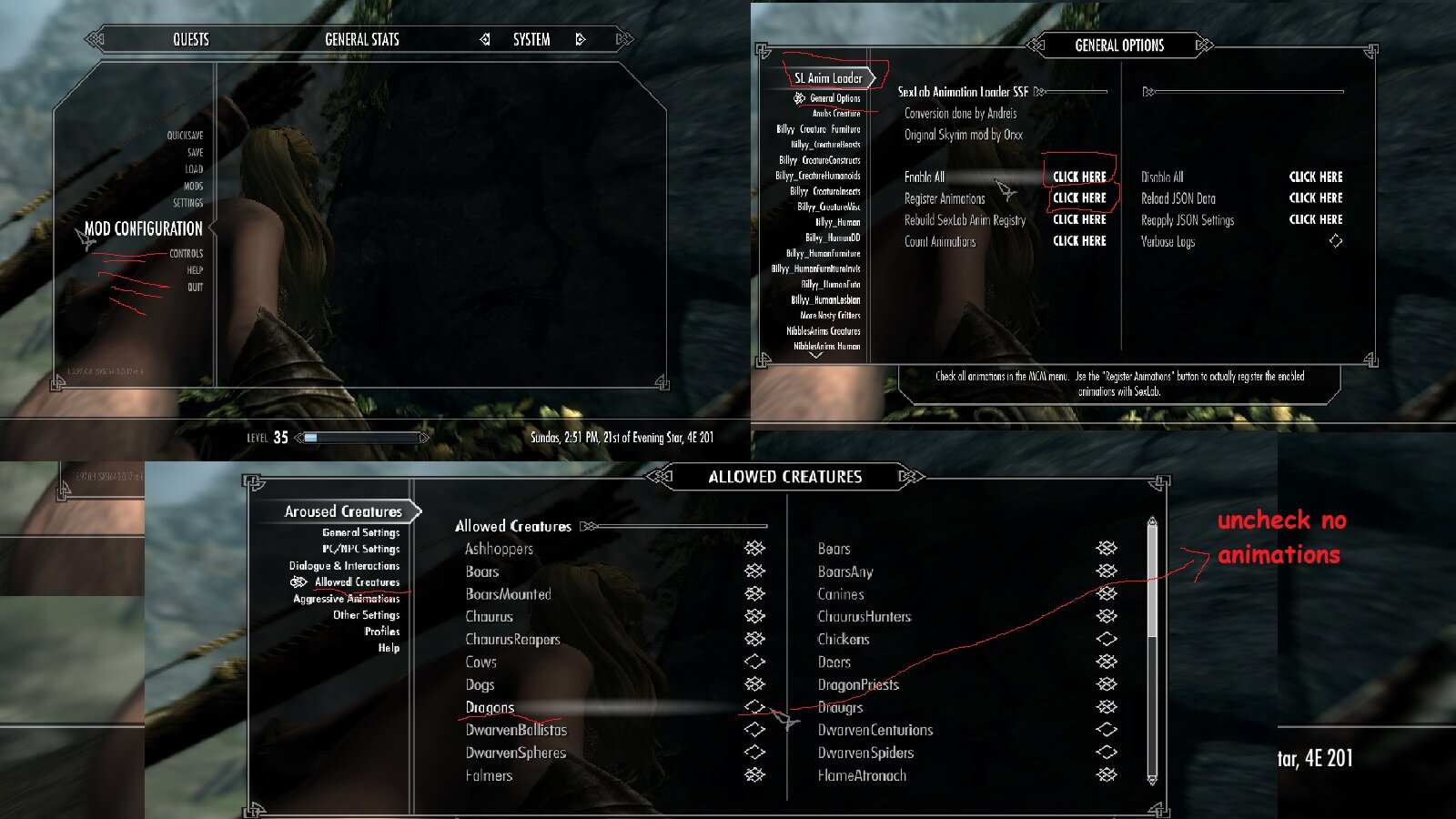This screenshot has width=1456, height=819.
Task: Click the Level 35 experience progress bar
Action: click(359, 438)
